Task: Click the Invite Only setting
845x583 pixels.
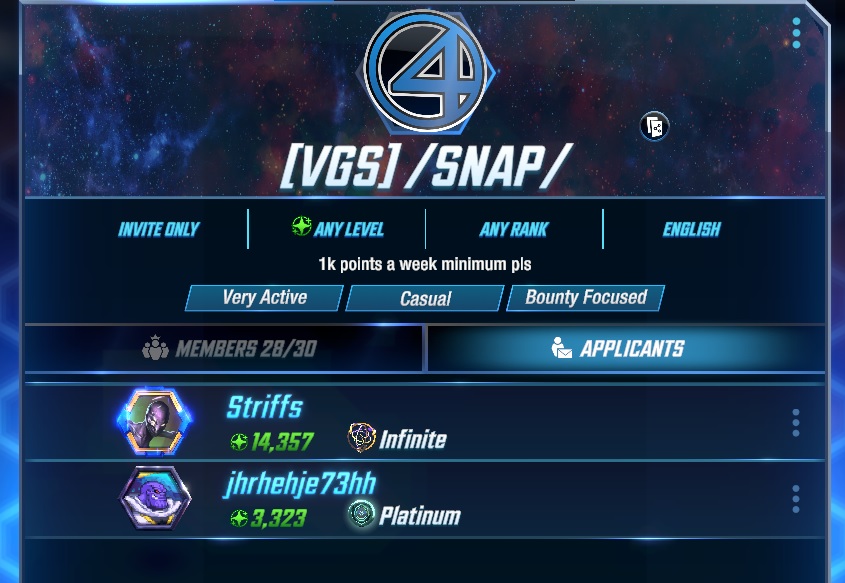Action: 158,230
